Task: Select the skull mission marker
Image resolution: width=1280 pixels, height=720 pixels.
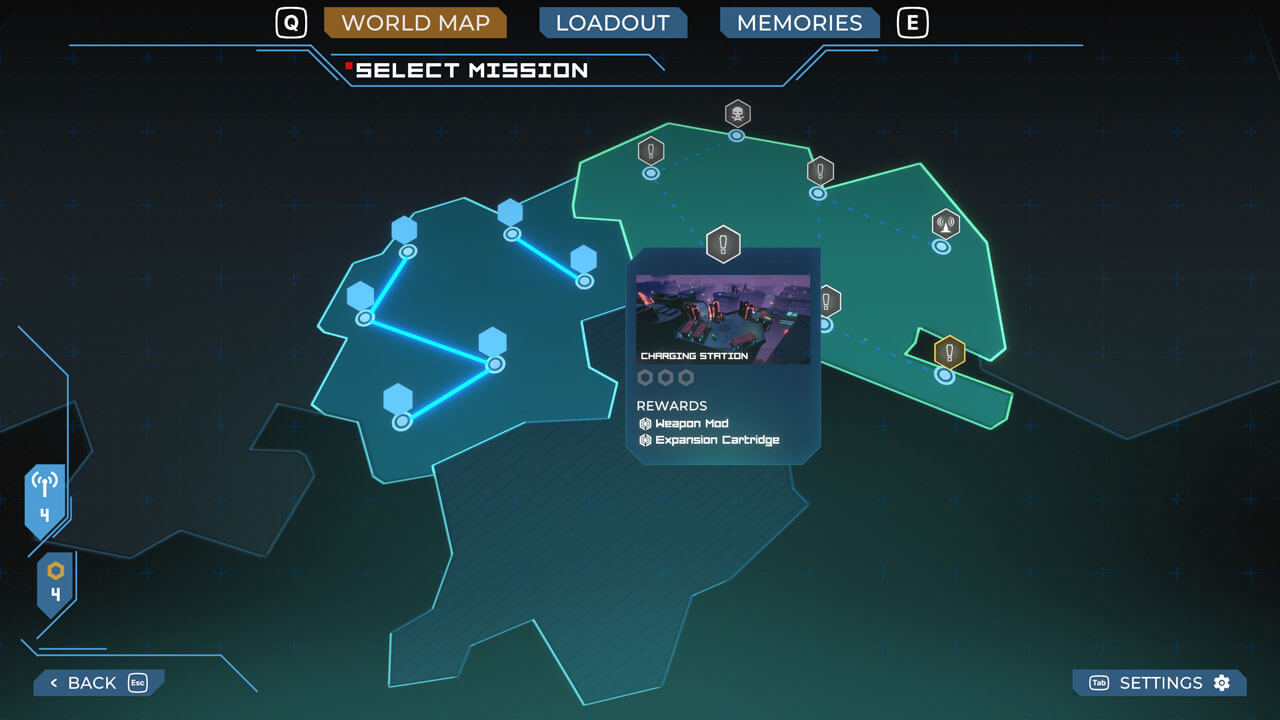Action: 738,114
